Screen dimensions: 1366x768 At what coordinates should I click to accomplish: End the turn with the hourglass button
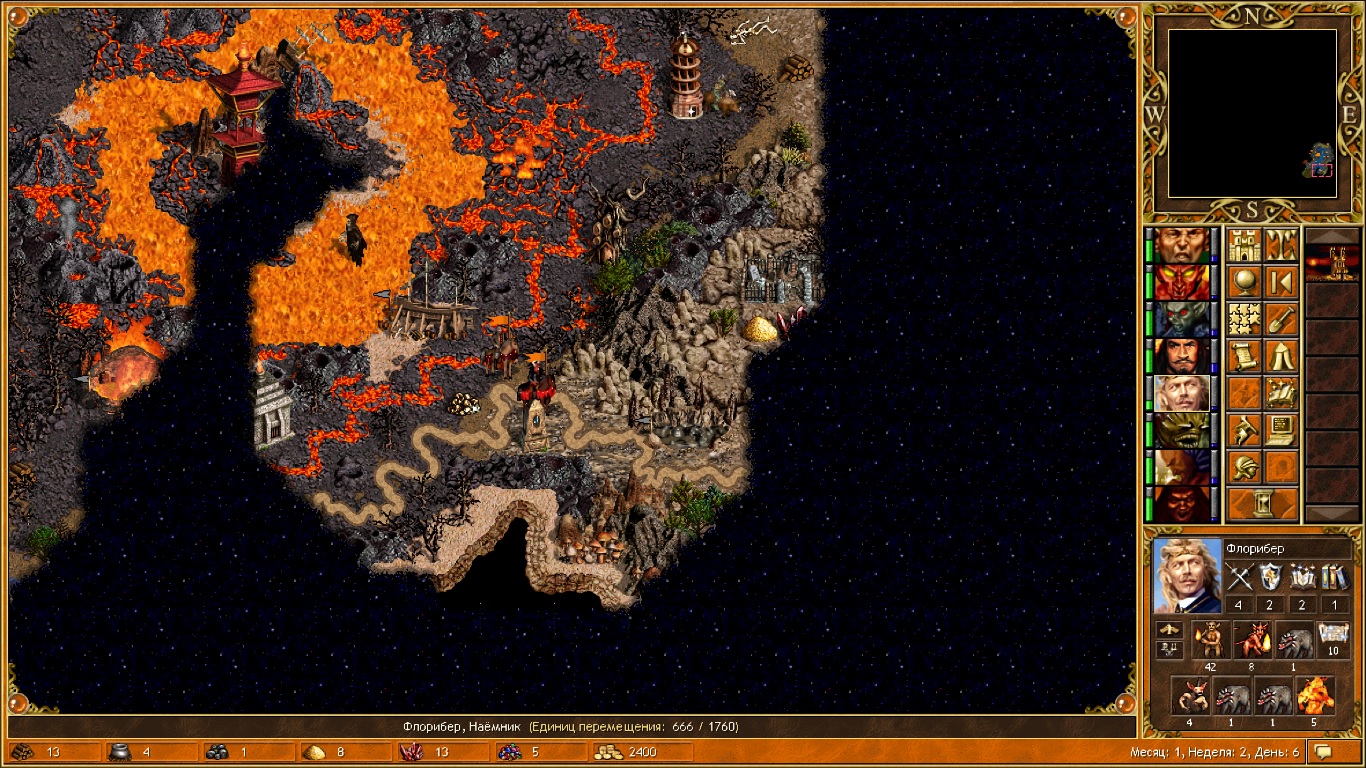click(1262, 504)
